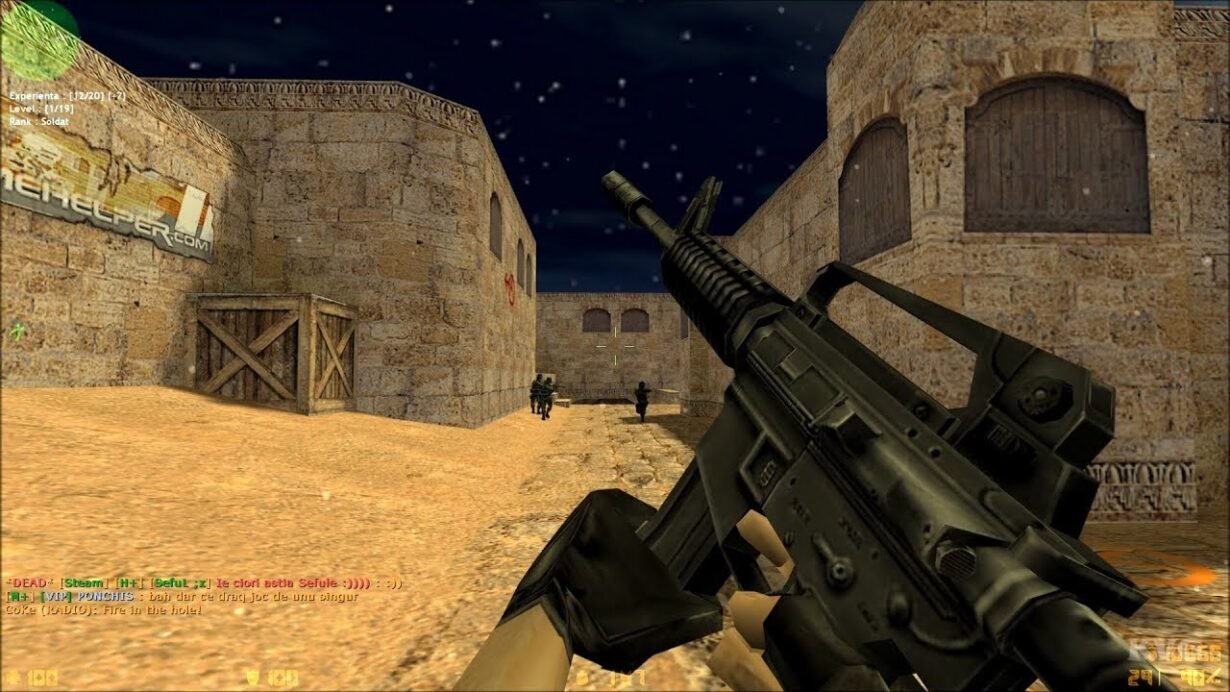This screenshot has height=692, width=1230.
Task: Click the green circular radar
Action: (40, 40)
